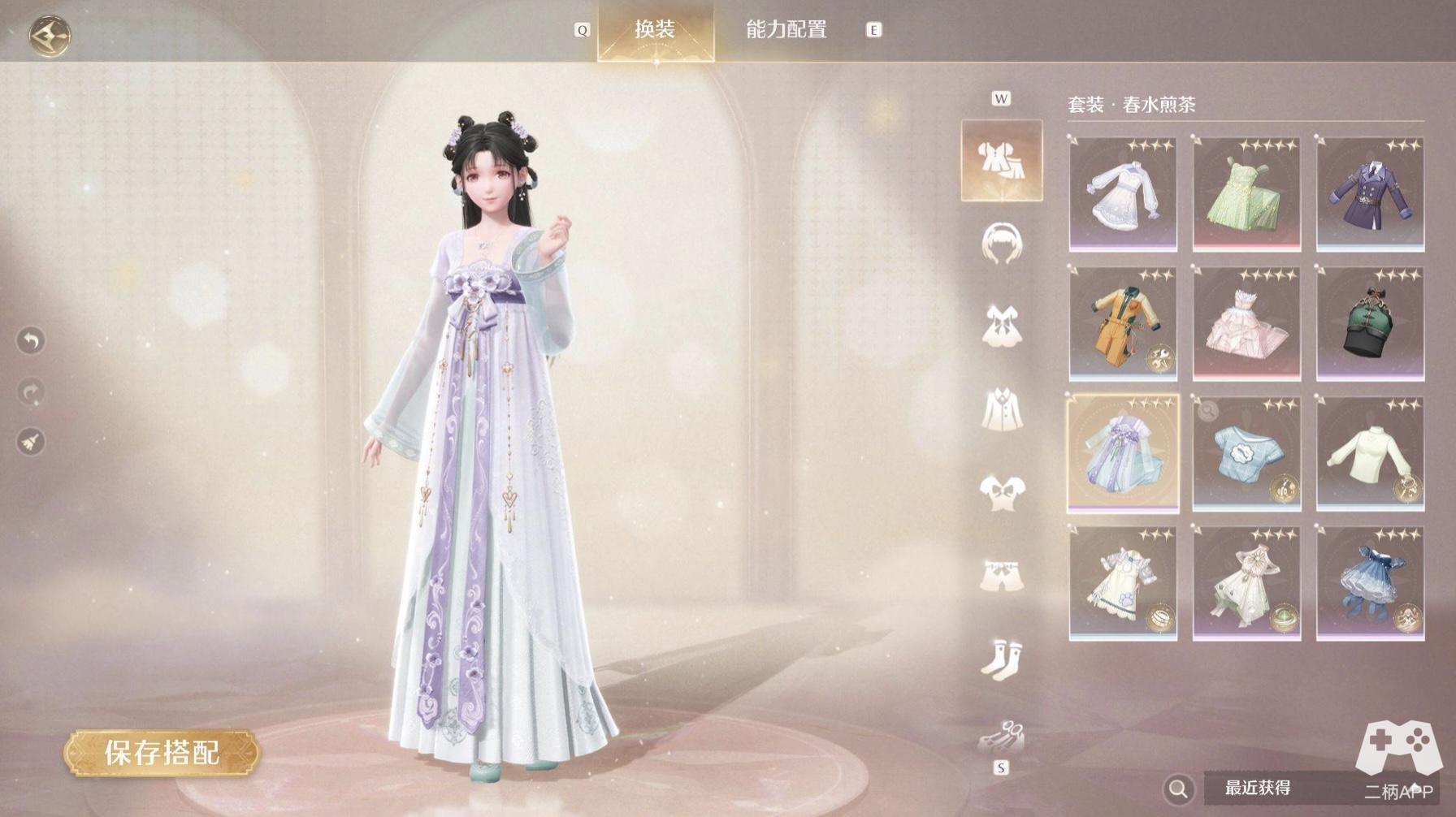Viewport: 1456px width, 817px height.
Task: Show the tops category
Action: pos(1002,492)
